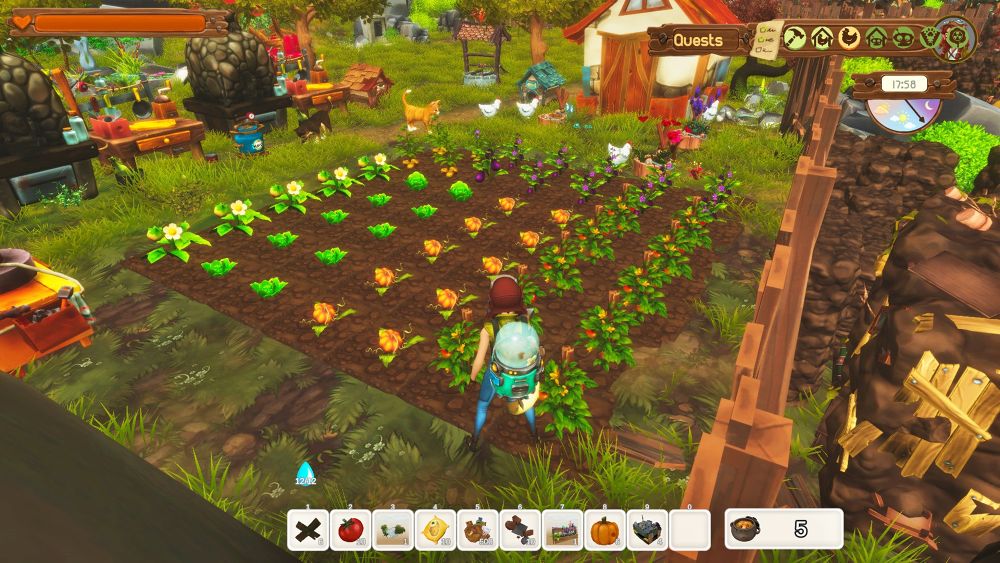This screenshot has height=563, width=1000.
Task: Open the Quests panel
Action: click(698, 40)
